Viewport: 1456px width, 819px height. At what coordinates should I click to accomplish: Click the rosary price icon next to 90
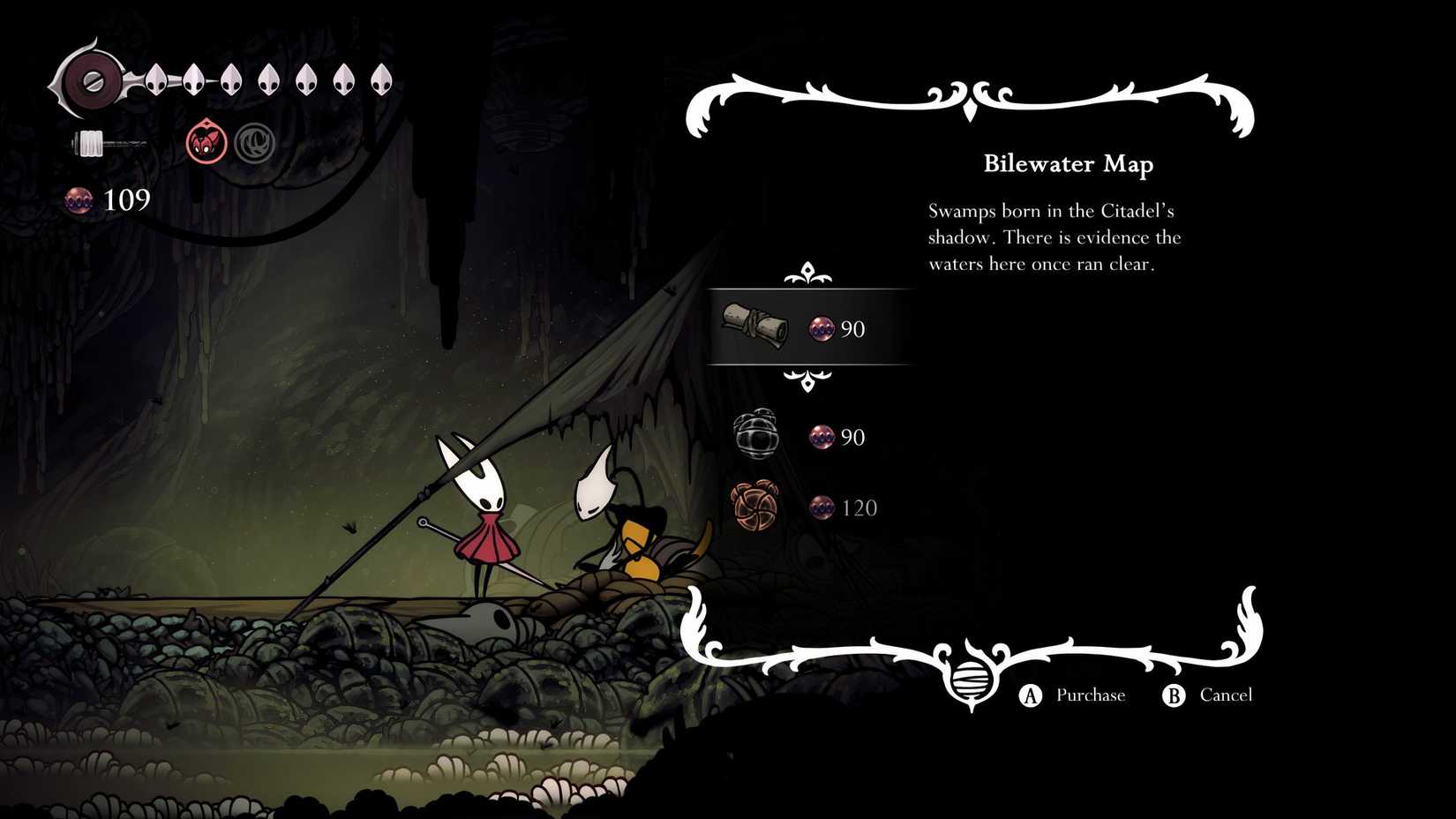pos(821,328)
